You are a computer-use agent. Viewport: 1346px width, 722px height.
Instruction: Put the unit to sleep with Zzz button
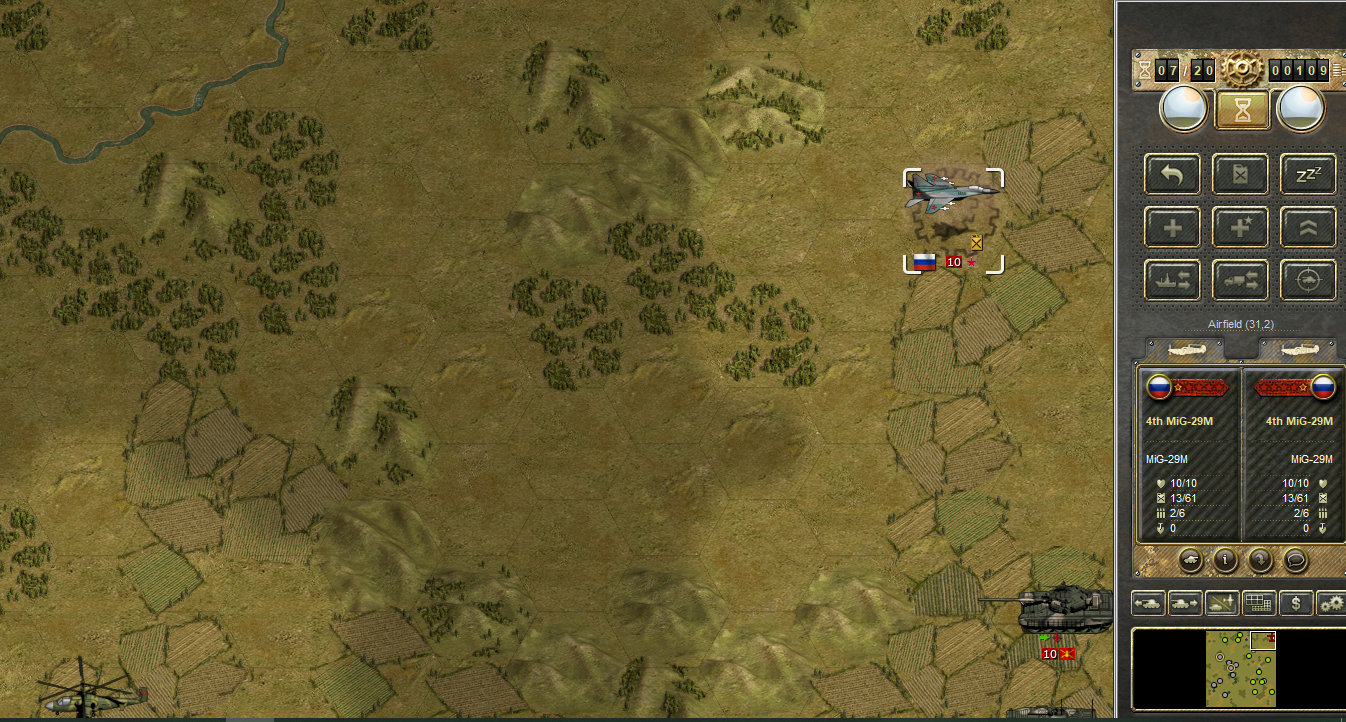tap(1308, 175)
